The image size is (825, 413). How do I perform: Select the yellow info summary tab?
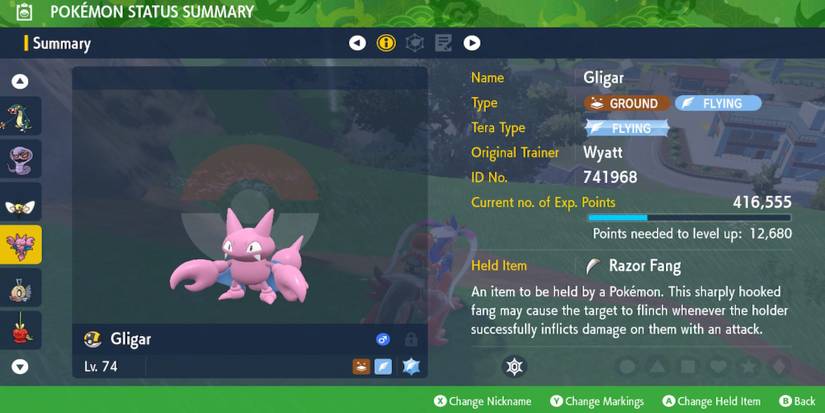click(x=386, y=43)
